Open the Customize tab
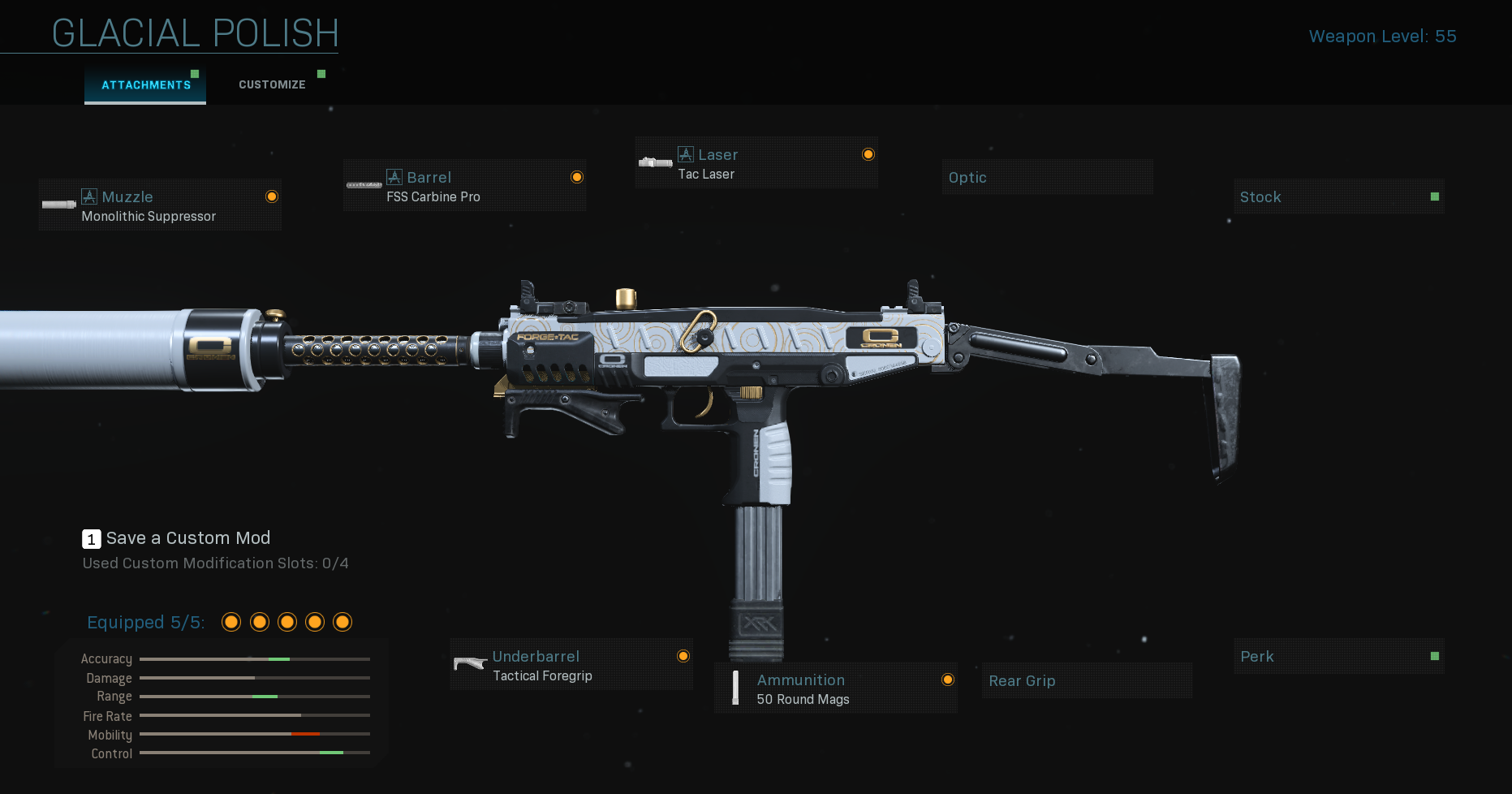Image resolution: width=1512 pixels, height=794 pixels. [x=272, y=85]
